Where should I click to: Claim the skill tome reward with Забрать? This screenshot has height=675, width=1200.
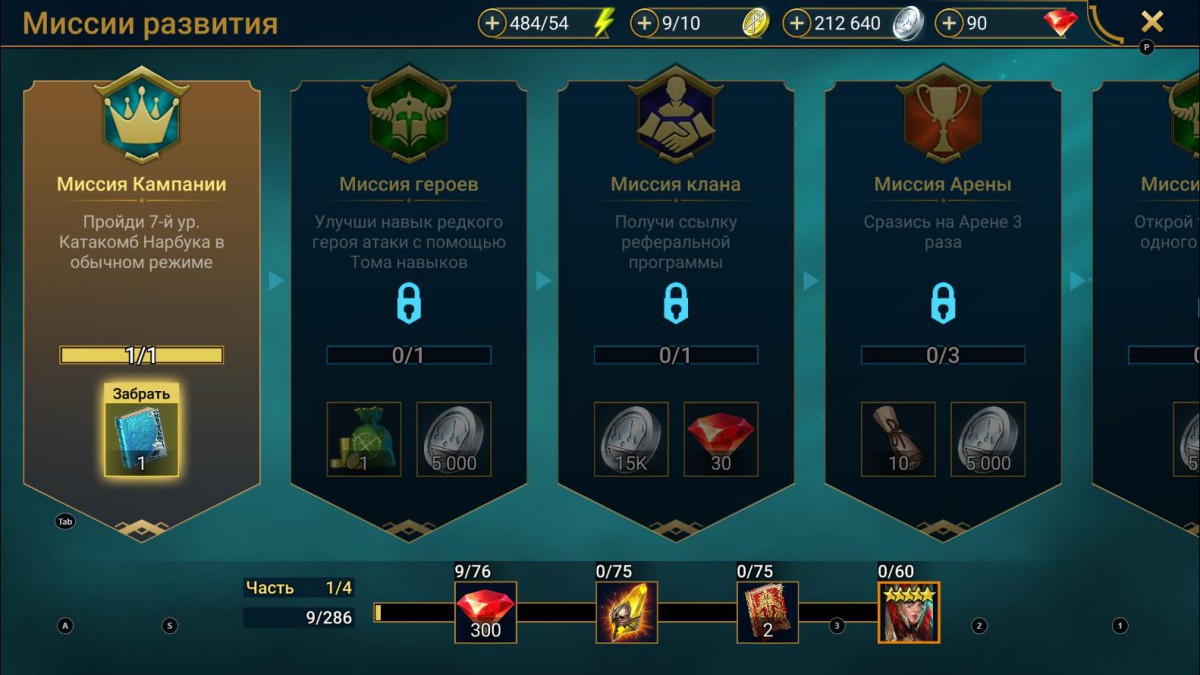pyautogui.click(x=141, y=429)
